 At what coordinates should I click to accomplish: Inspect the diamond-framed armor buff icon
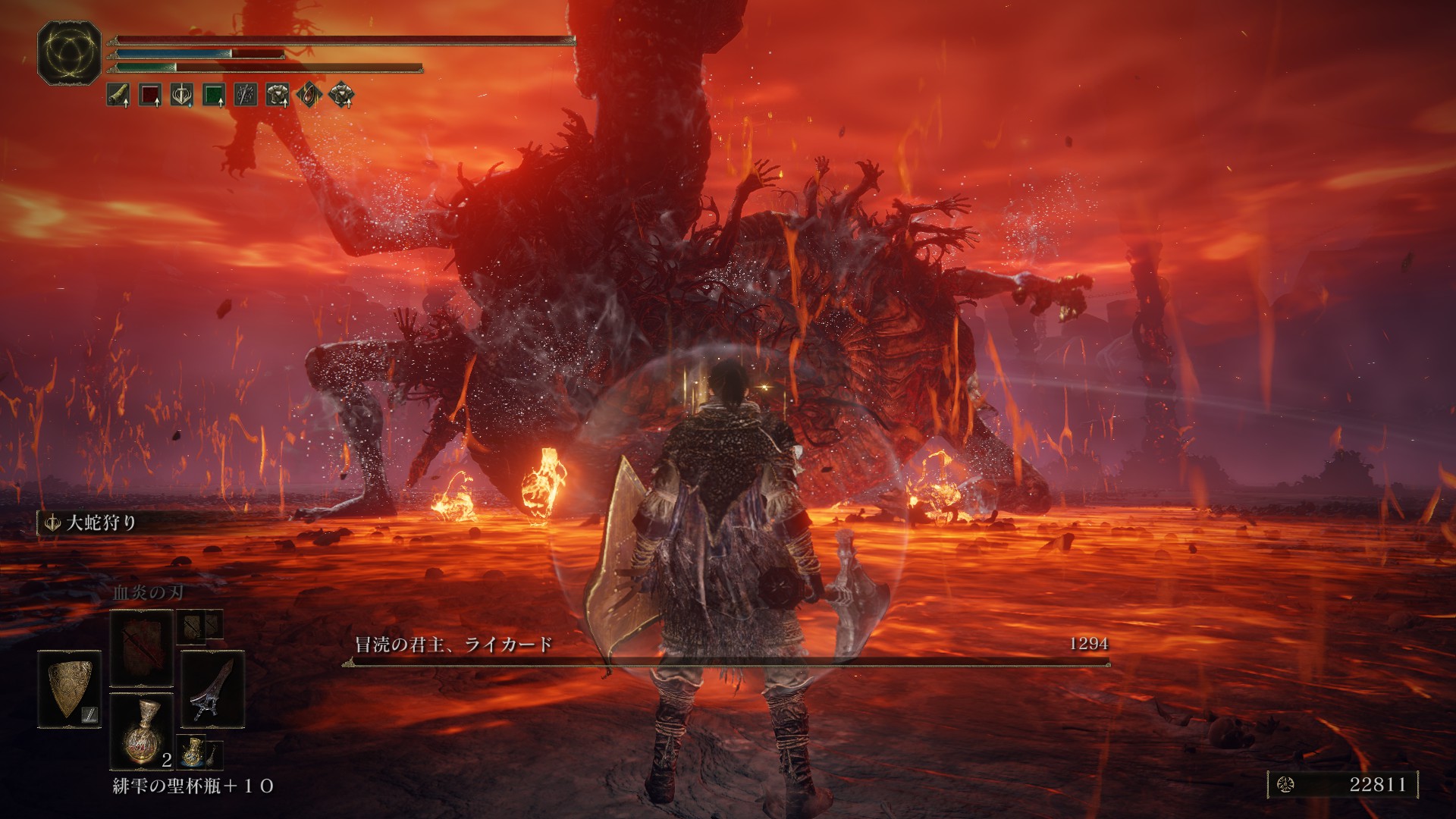[342, 95]
